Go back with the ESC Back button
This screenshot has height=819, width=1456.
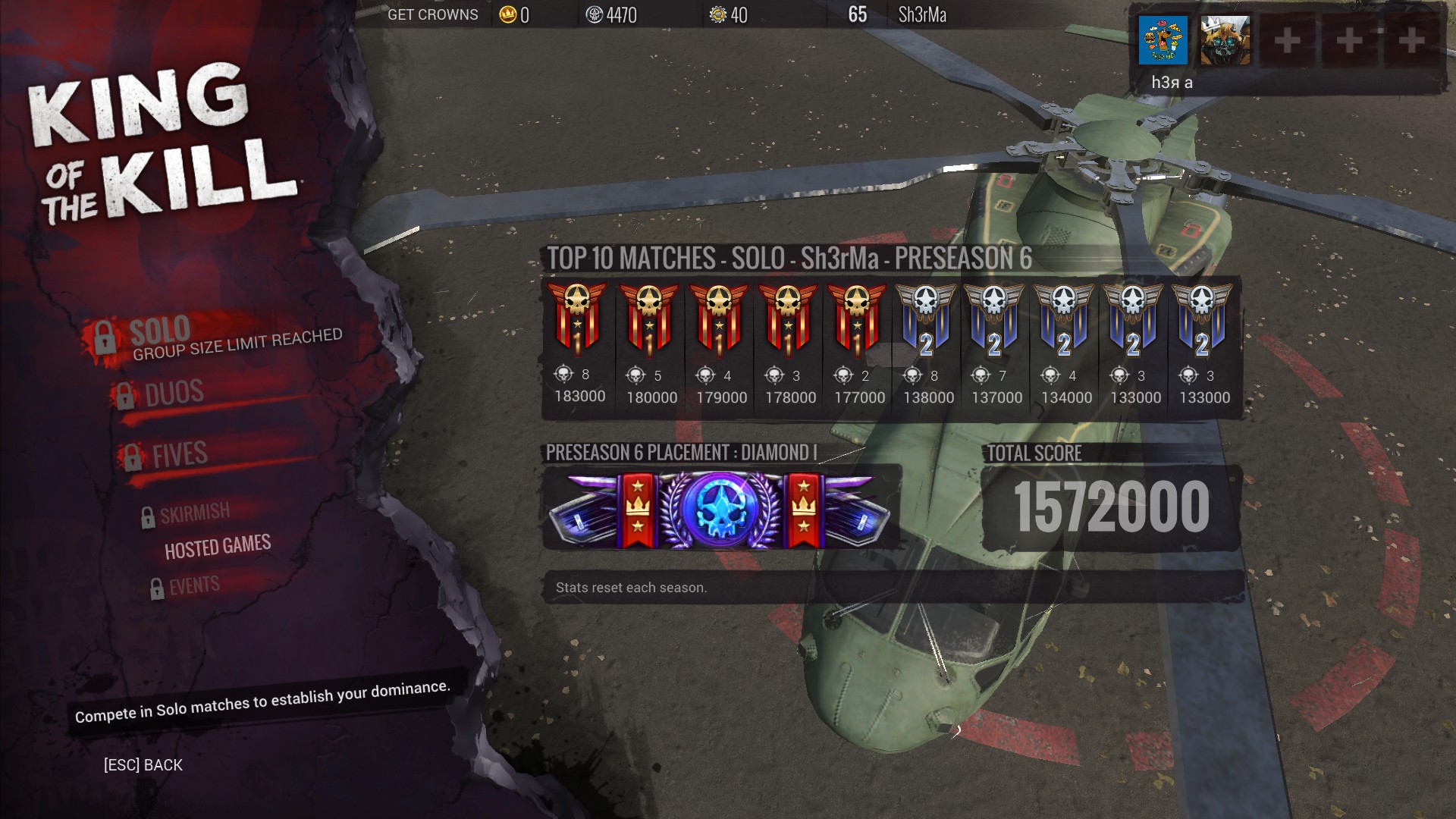[x=143, y=764]
